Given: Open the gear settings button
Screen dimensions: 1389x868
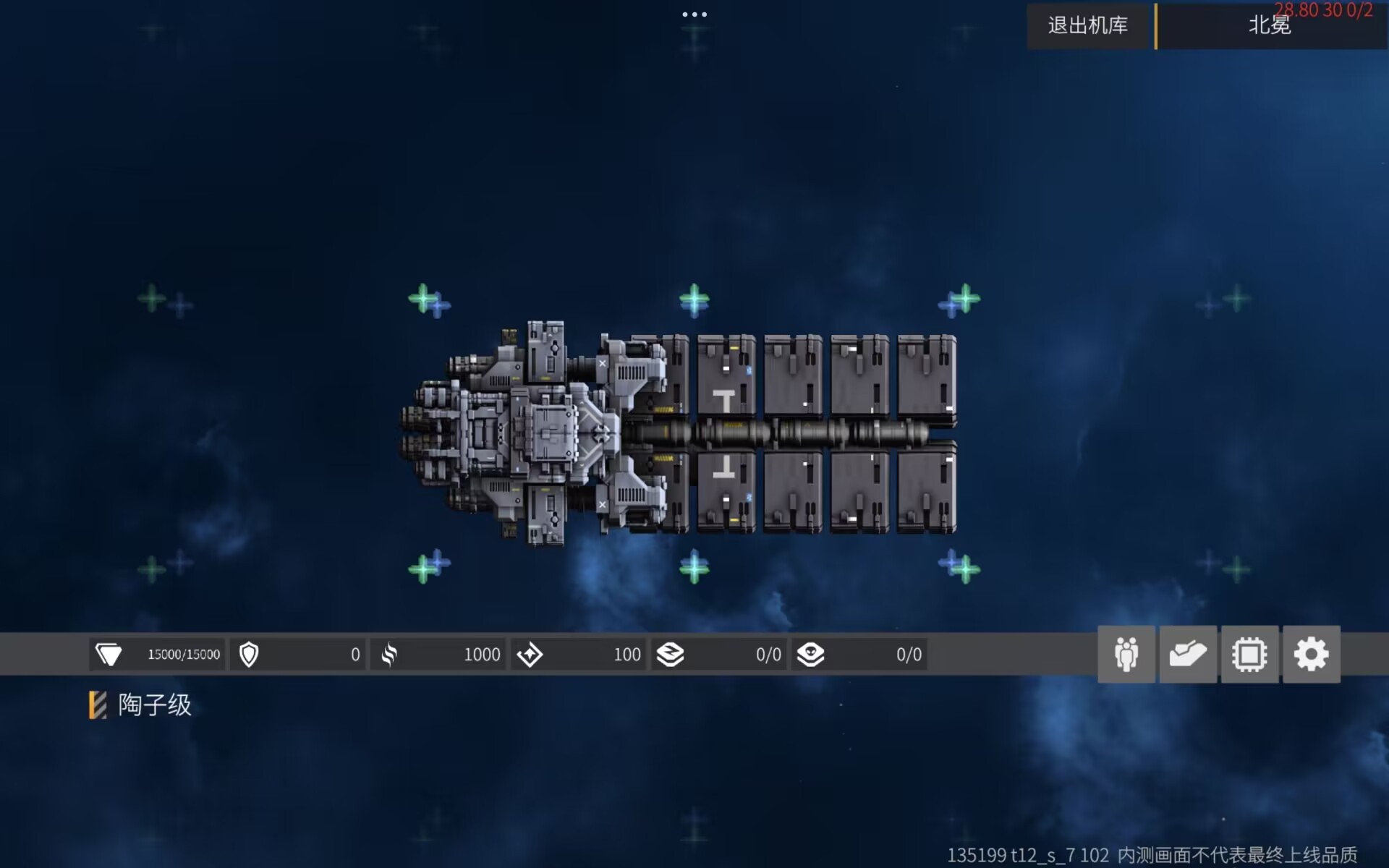Looking at the screenshot, I should click(1311, 655).
